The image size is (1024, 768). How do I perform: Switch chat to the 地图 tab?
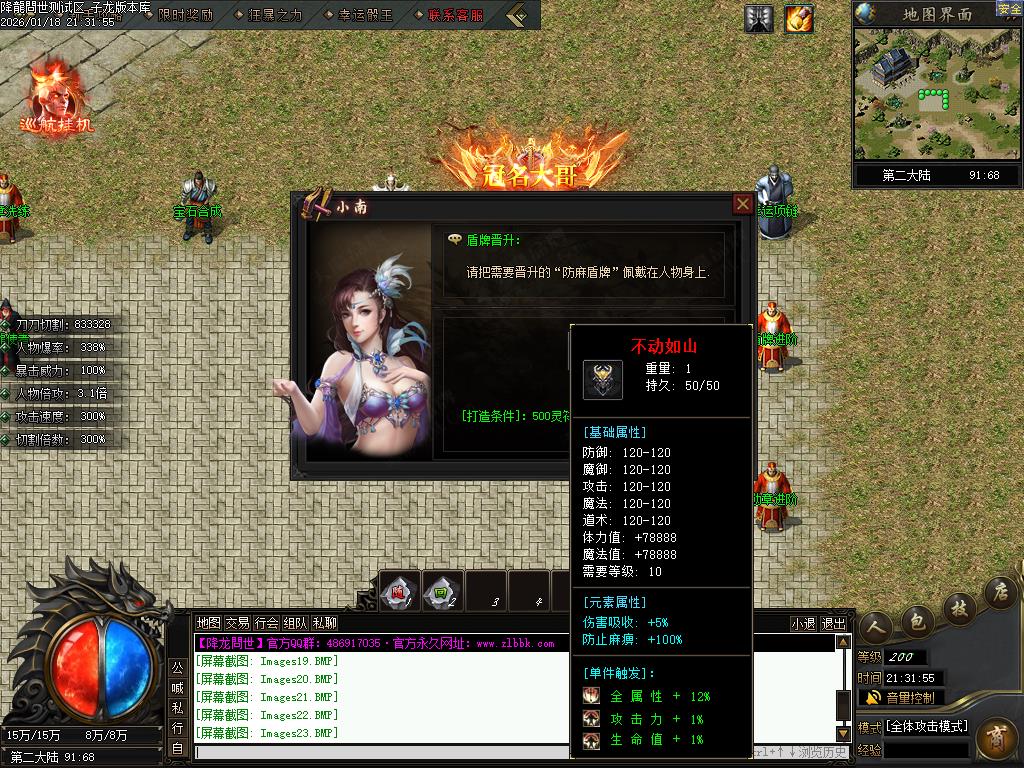click(208, 623)
